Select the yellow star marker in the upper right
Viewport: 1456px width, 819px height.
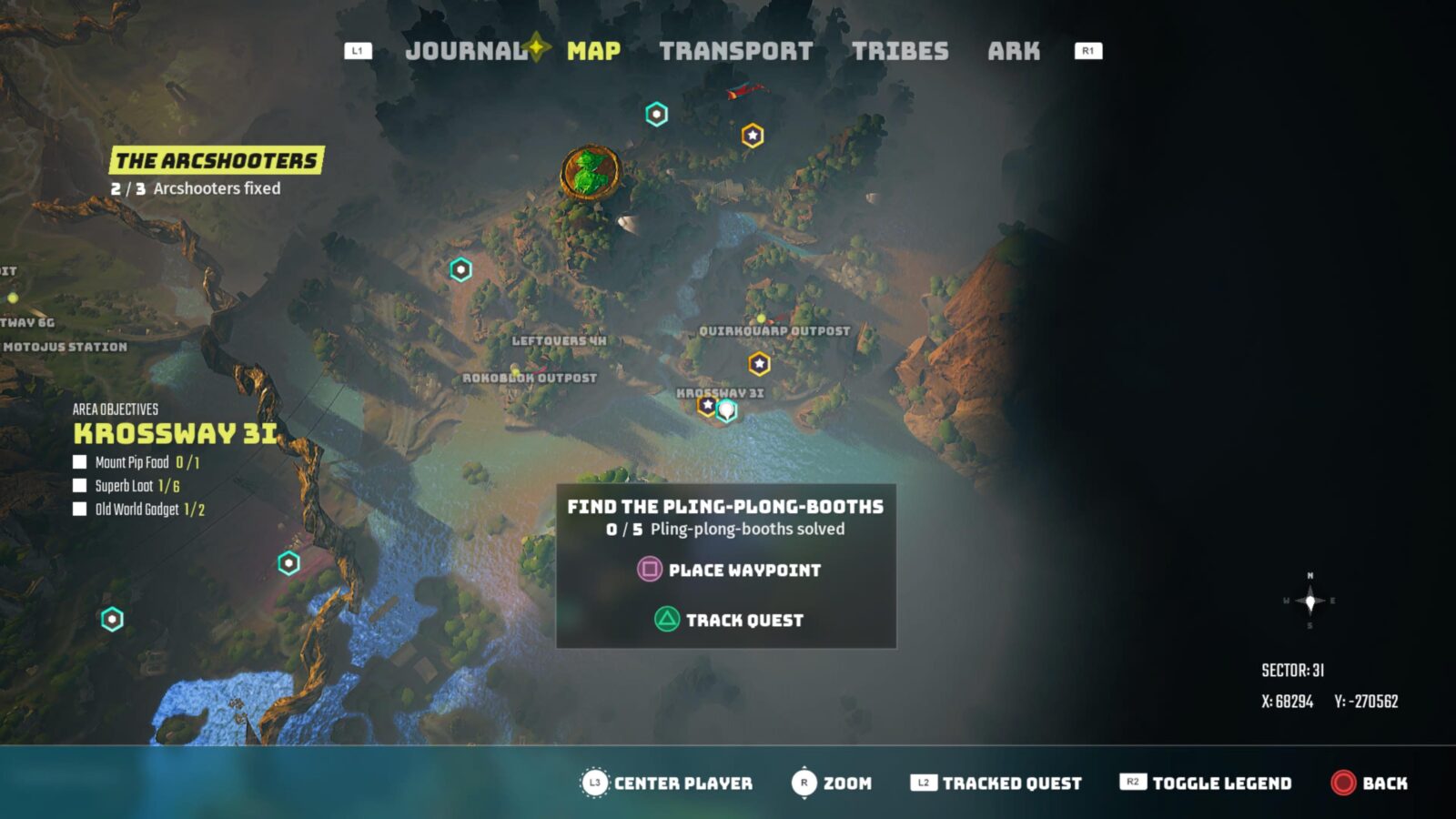[753, 133]
